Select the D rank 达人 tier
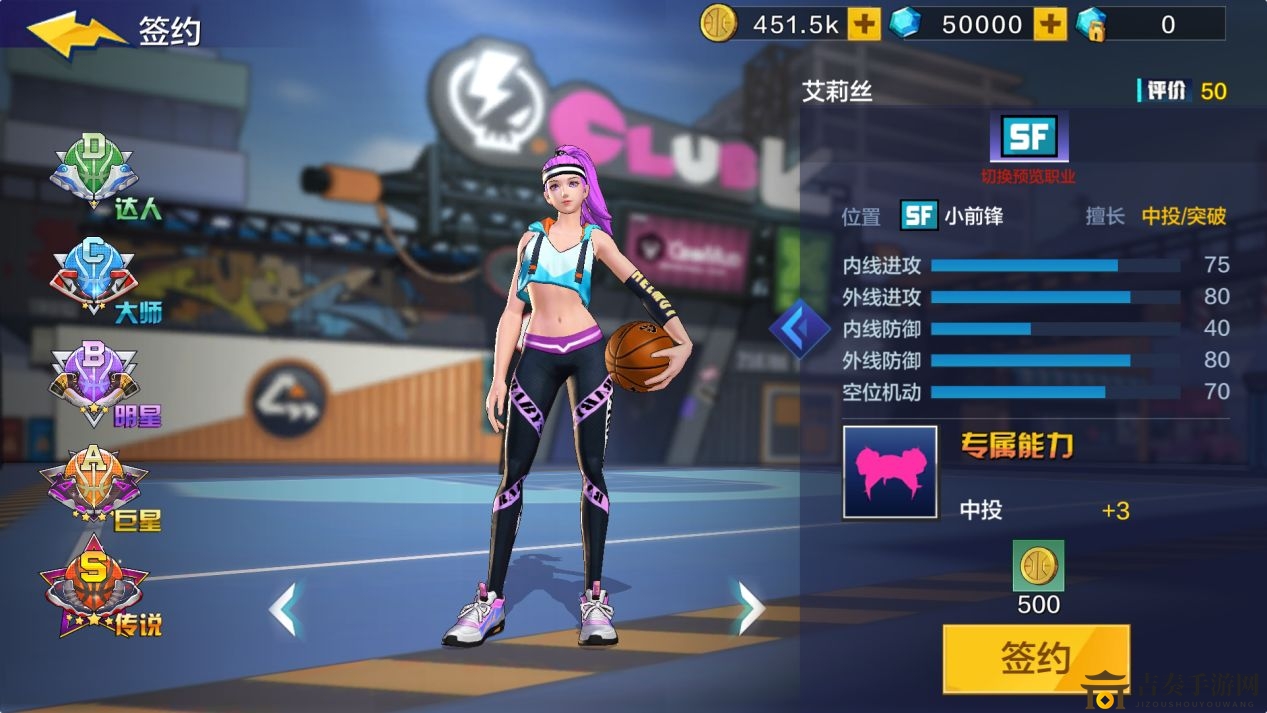Image resolution: width=1267 pixels, height=713 pixels. 95,175
